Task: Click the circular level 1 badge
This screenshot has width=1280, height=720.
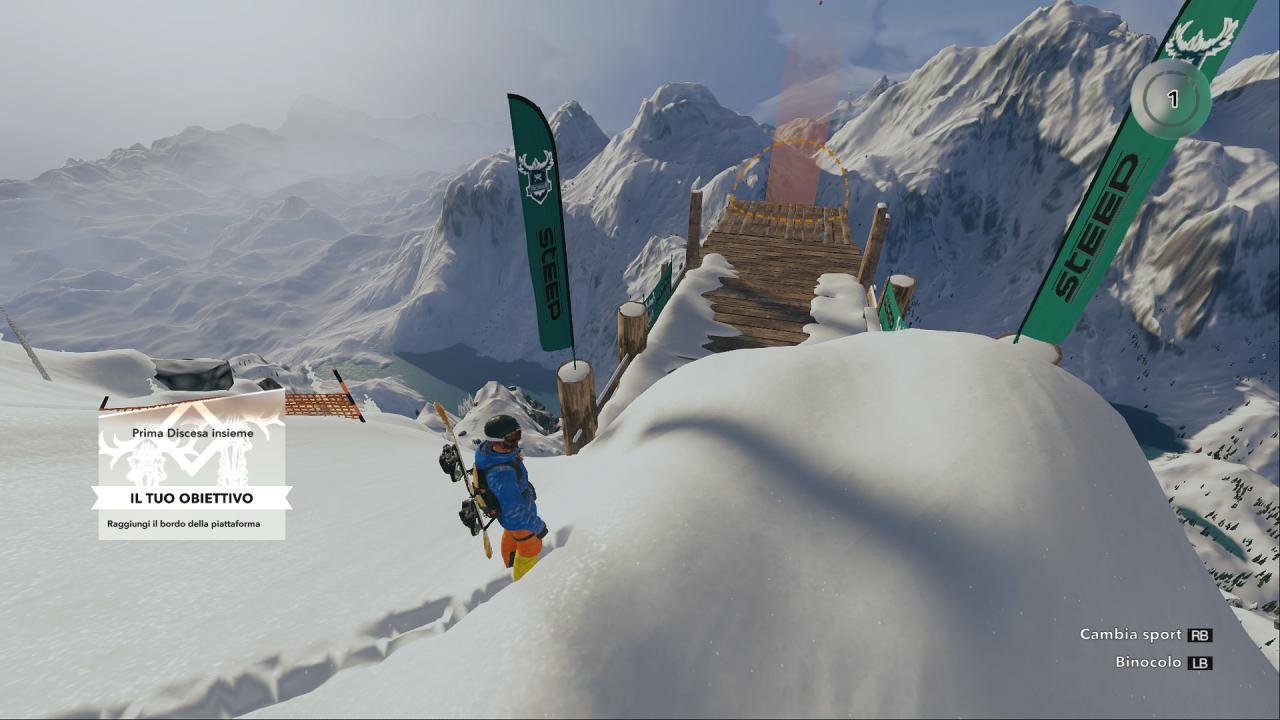Action: click(x=1172, y=99)
